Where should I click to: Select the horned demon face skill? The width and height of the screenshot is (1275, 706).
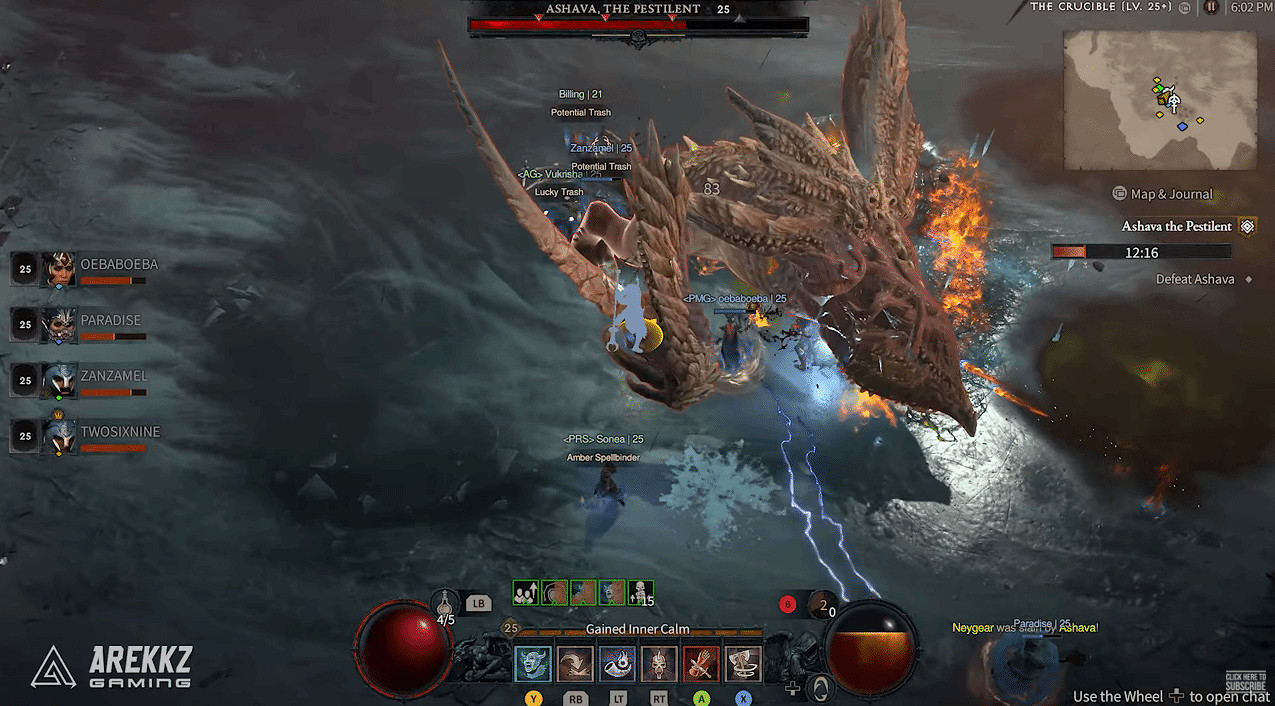pyautogui.click(x=533, y=664)
